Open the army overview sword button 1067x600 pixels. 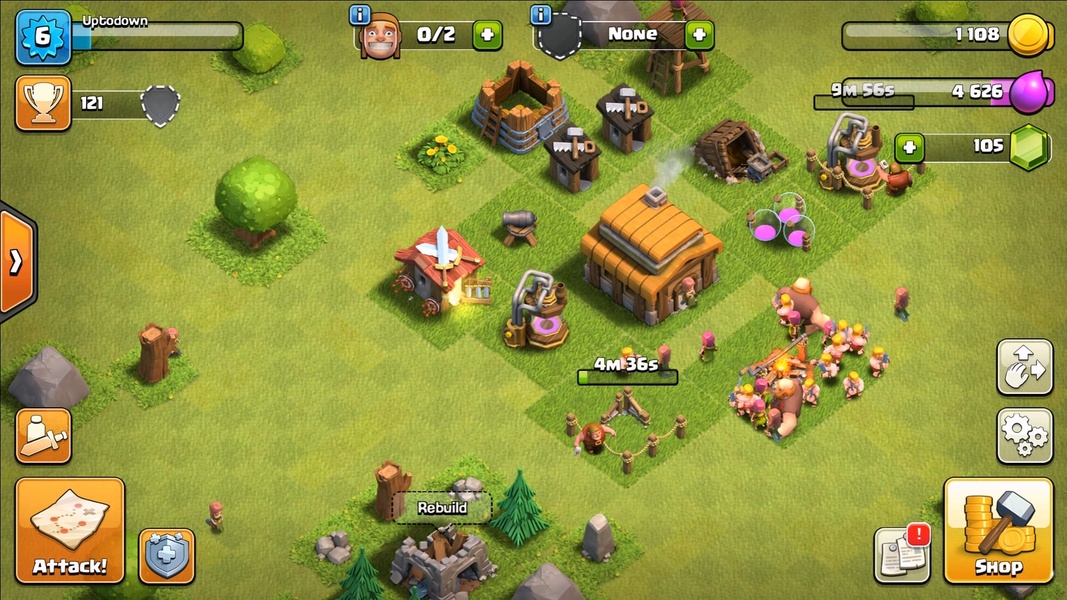pos(43,435)
